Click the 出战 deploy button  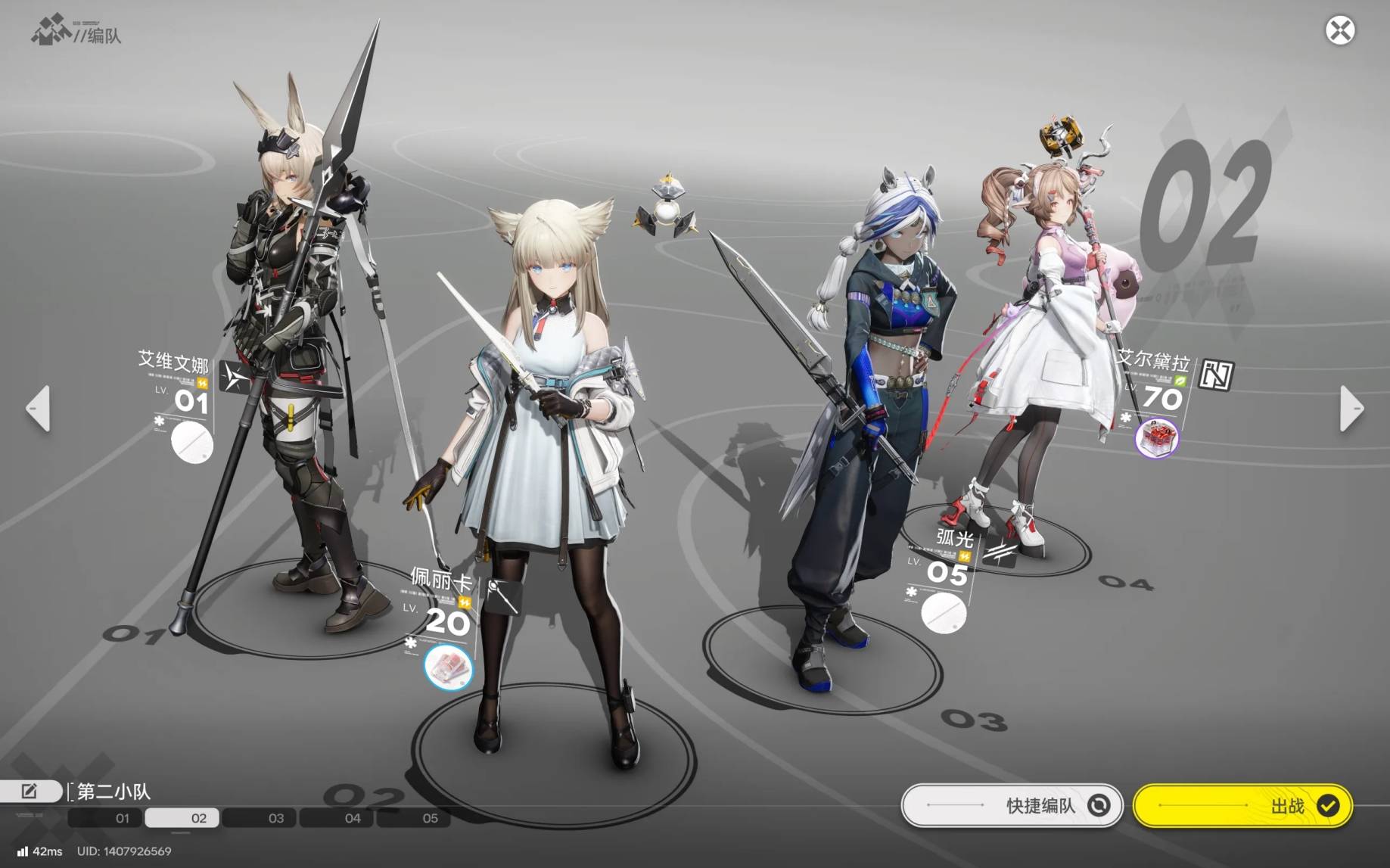tap(1242, 805)
